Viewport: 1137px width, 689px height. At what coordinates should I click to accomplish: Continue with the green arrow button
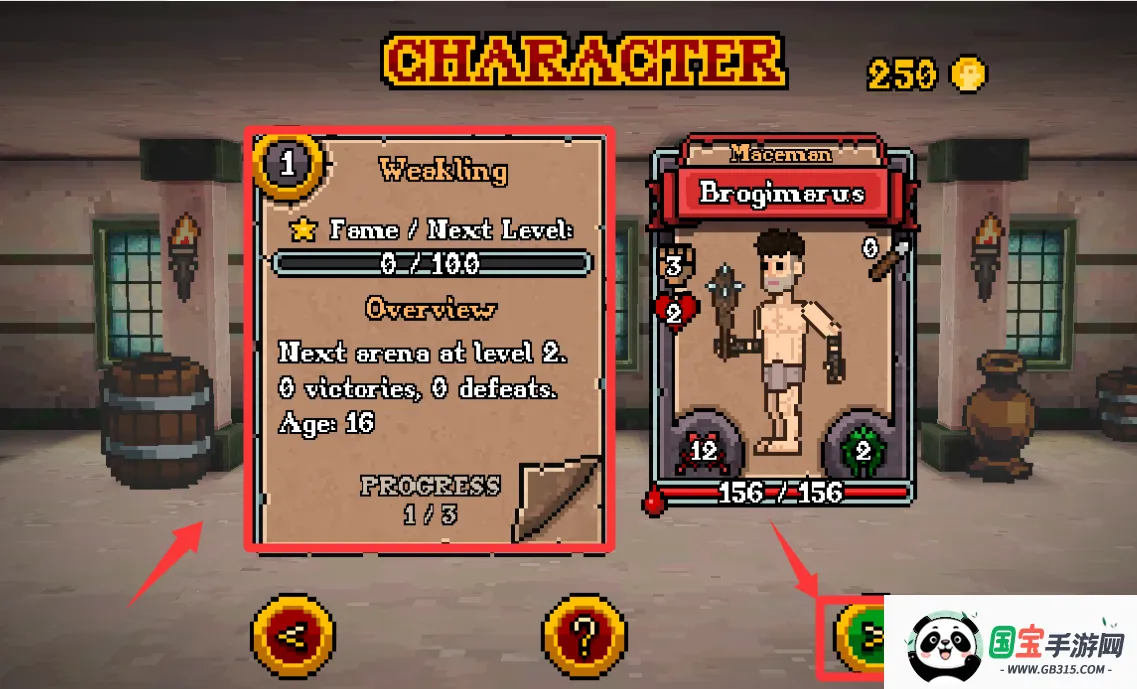pos(862,634)
